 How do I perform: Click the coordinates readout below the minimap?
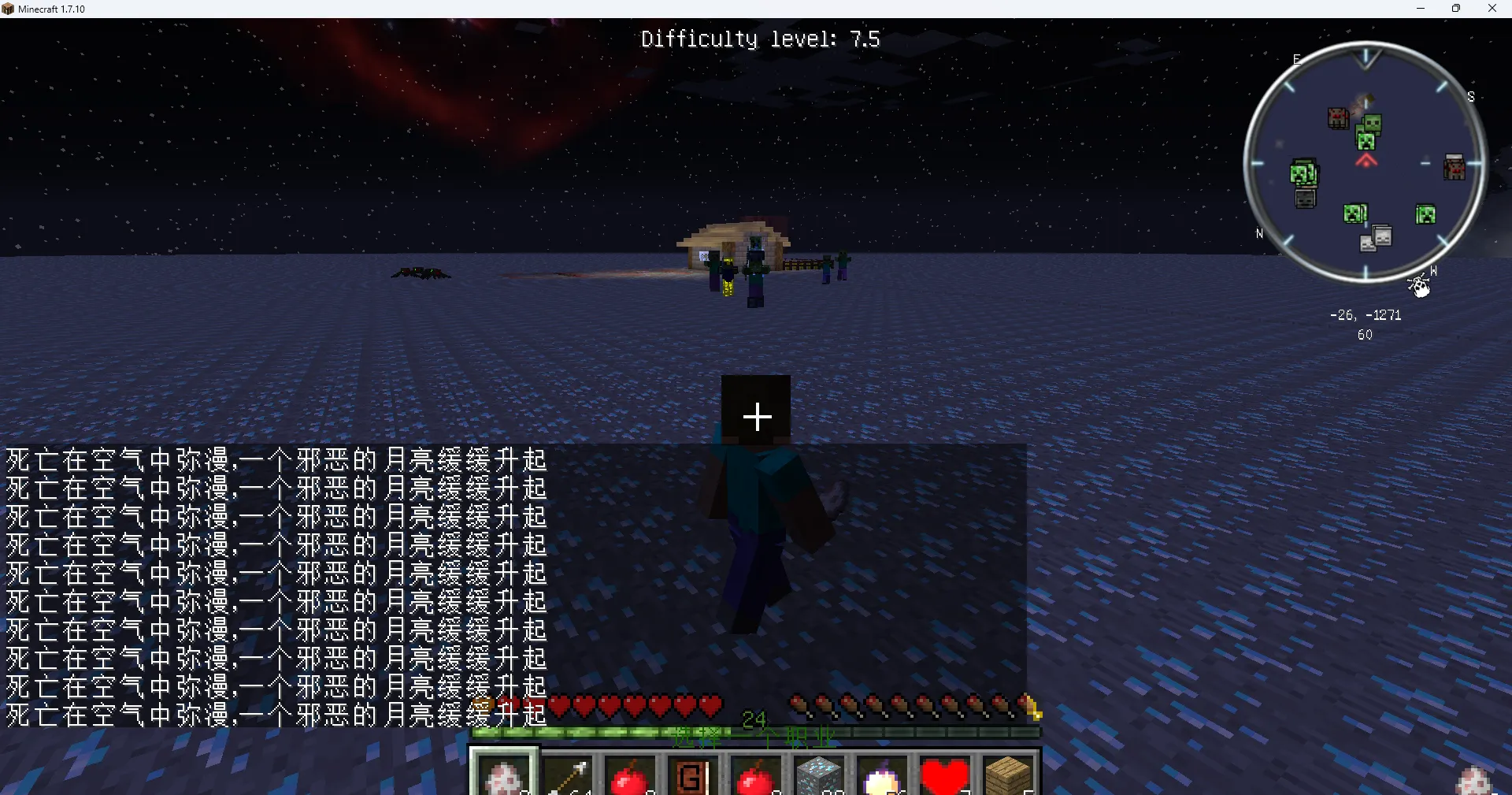coord(1366,314)
